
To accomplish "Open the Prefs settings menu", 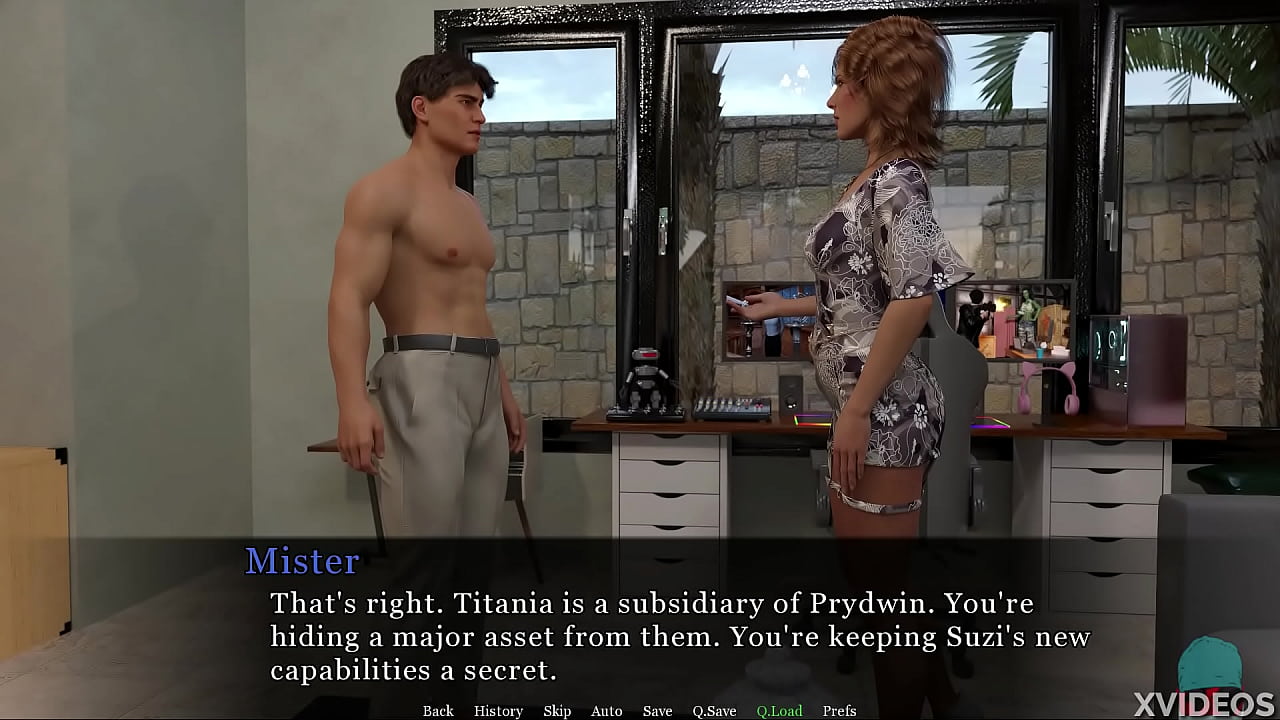I will point(839,711).
